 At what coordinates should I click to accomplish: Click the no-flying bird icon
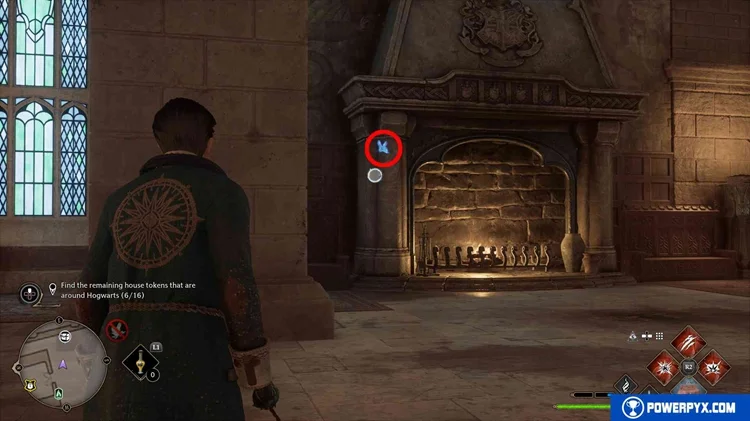tap(116, 329)
